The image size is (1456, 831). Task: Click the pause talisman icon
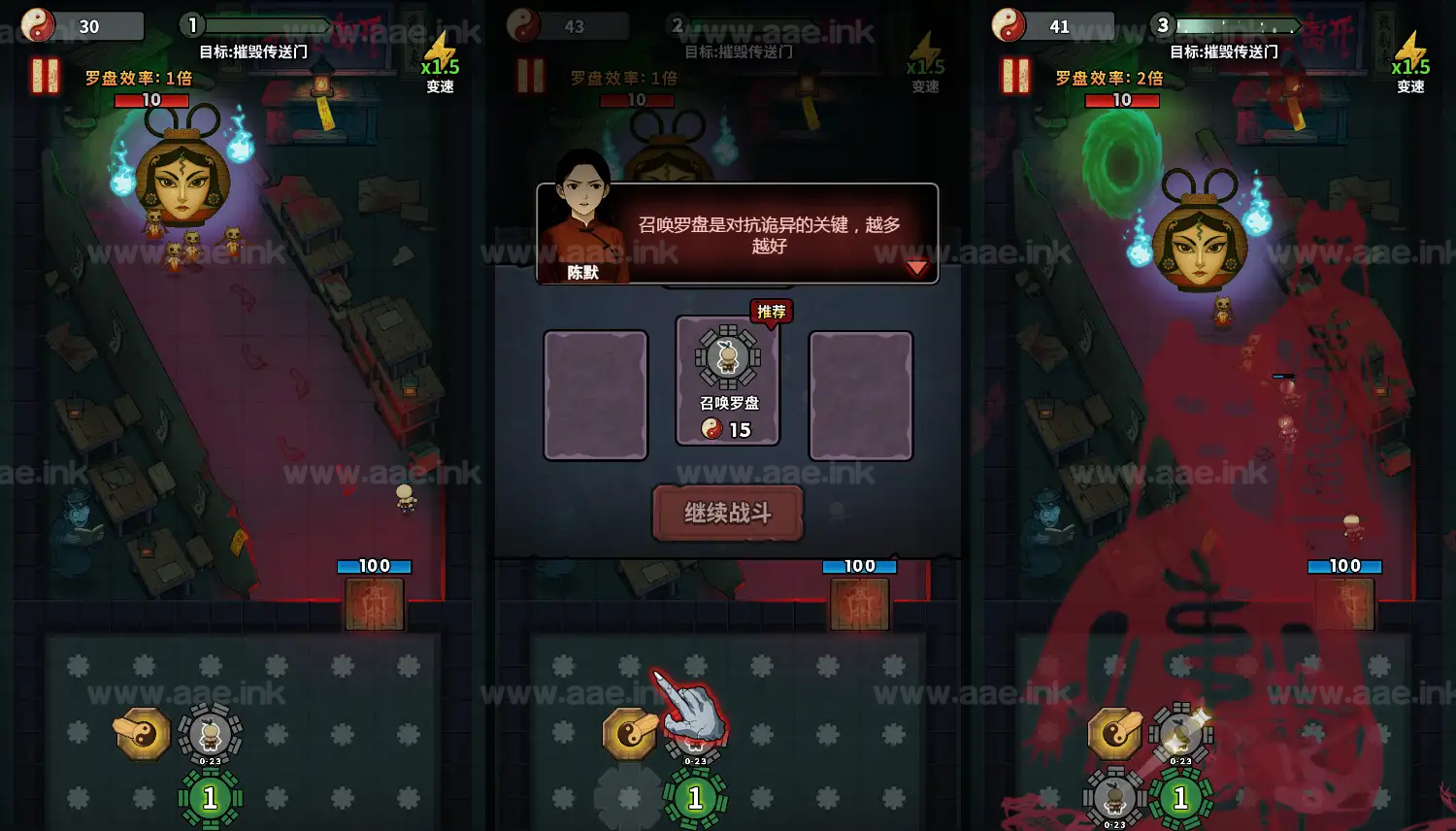point(44,77)
